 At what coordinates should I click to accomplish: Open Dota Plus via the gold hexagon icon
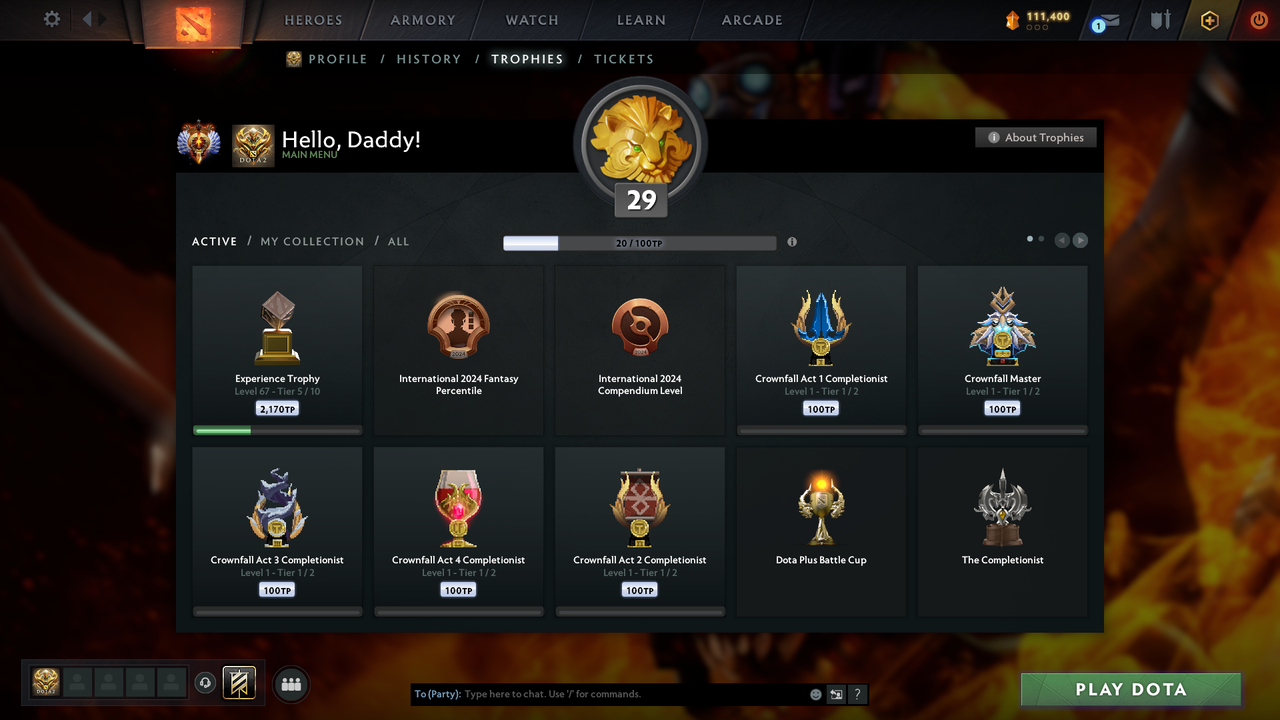click(x=1208, y=20)
